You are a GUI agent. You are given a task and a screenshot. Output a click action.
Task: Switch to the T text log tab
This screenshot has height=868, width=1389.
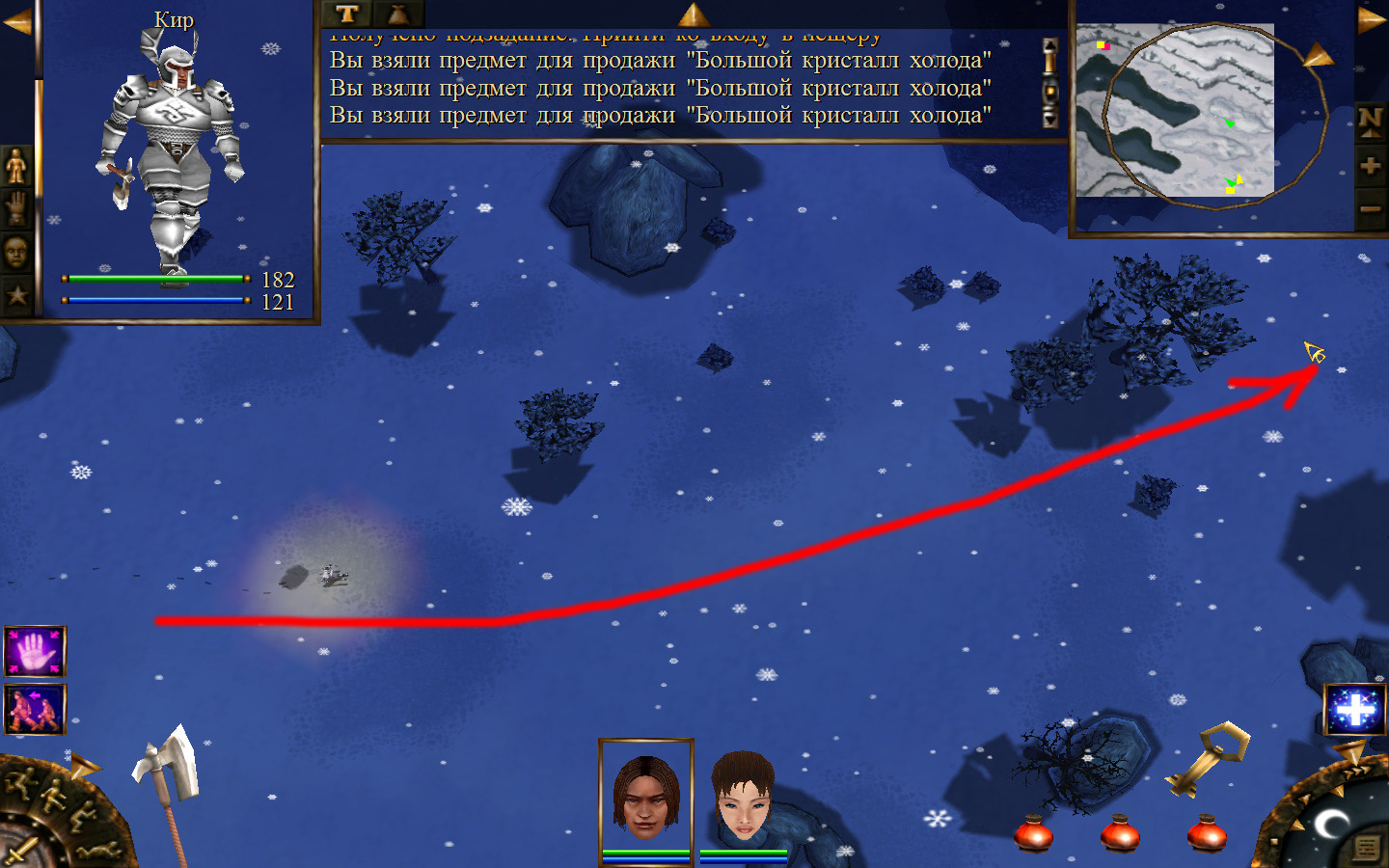(347, 14)
